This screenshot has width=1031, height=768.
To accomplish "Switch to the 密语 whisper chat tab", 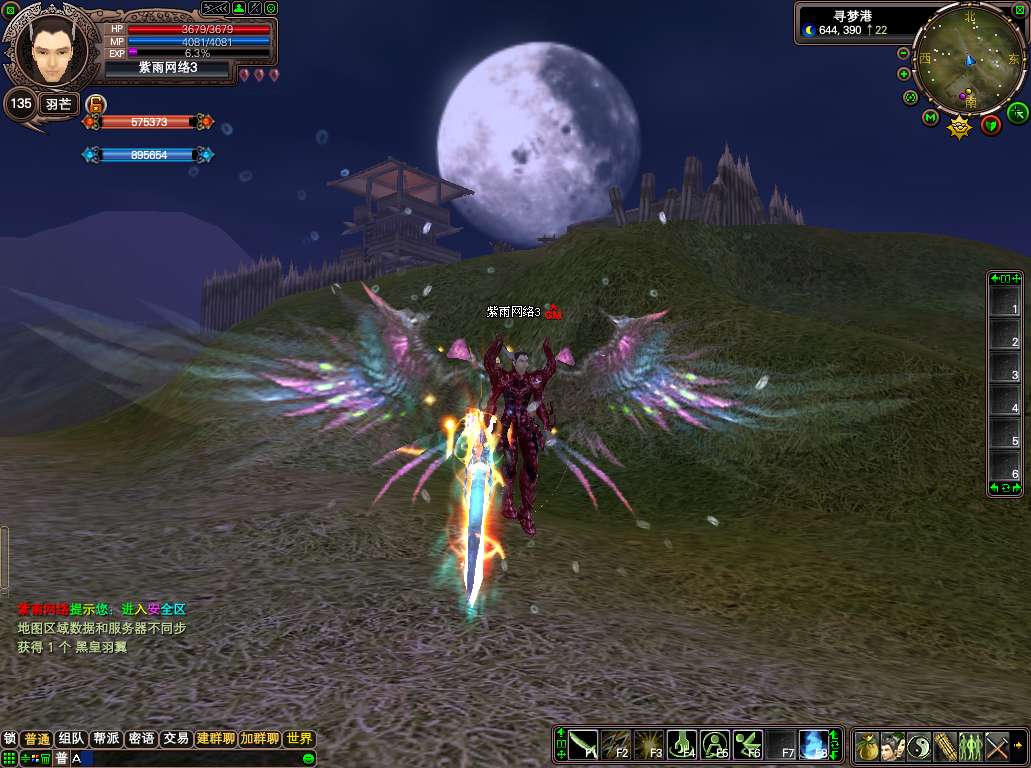I will 141,739.
